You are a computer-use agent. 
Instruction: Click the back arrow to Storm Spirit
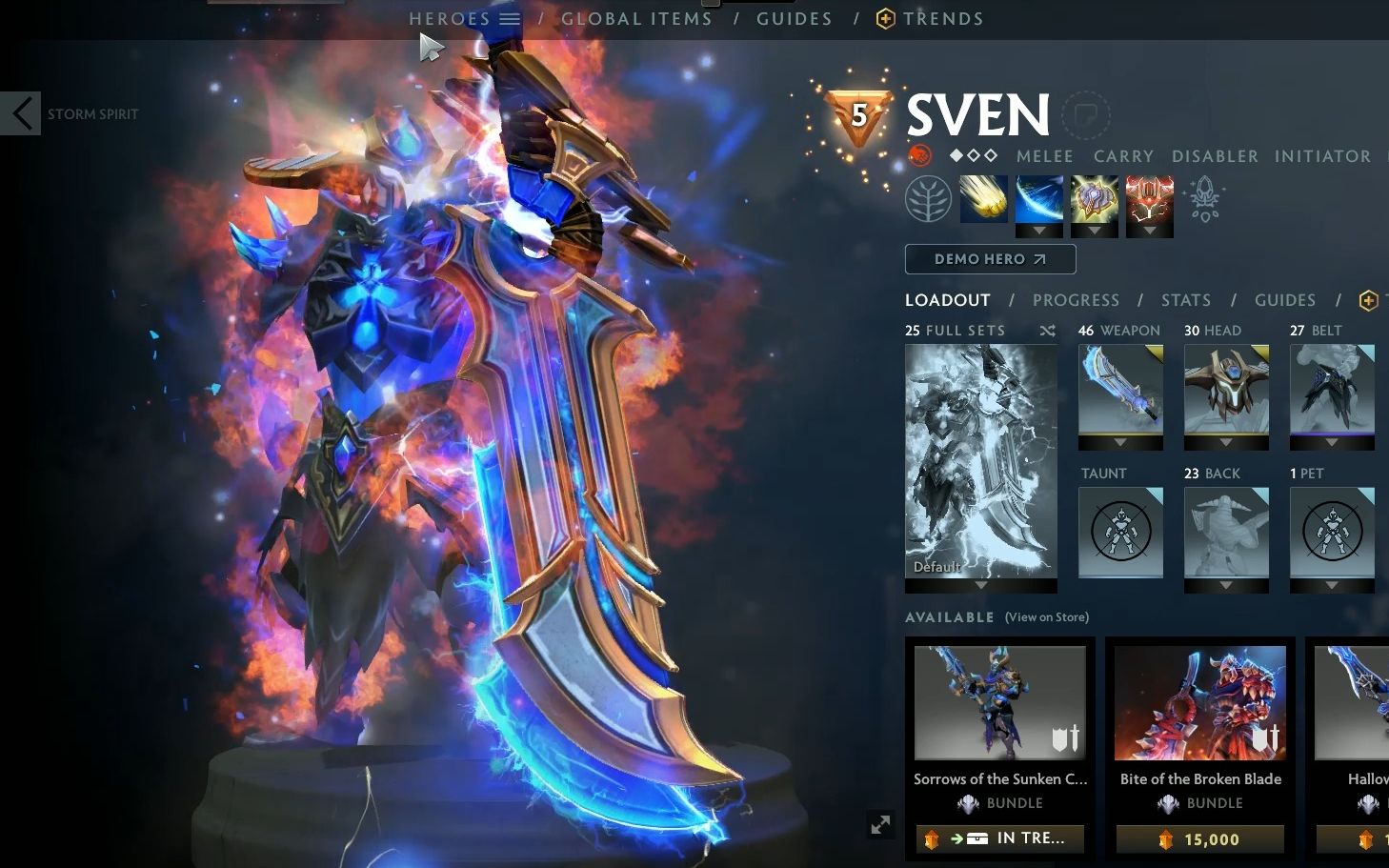coord(21,112)
